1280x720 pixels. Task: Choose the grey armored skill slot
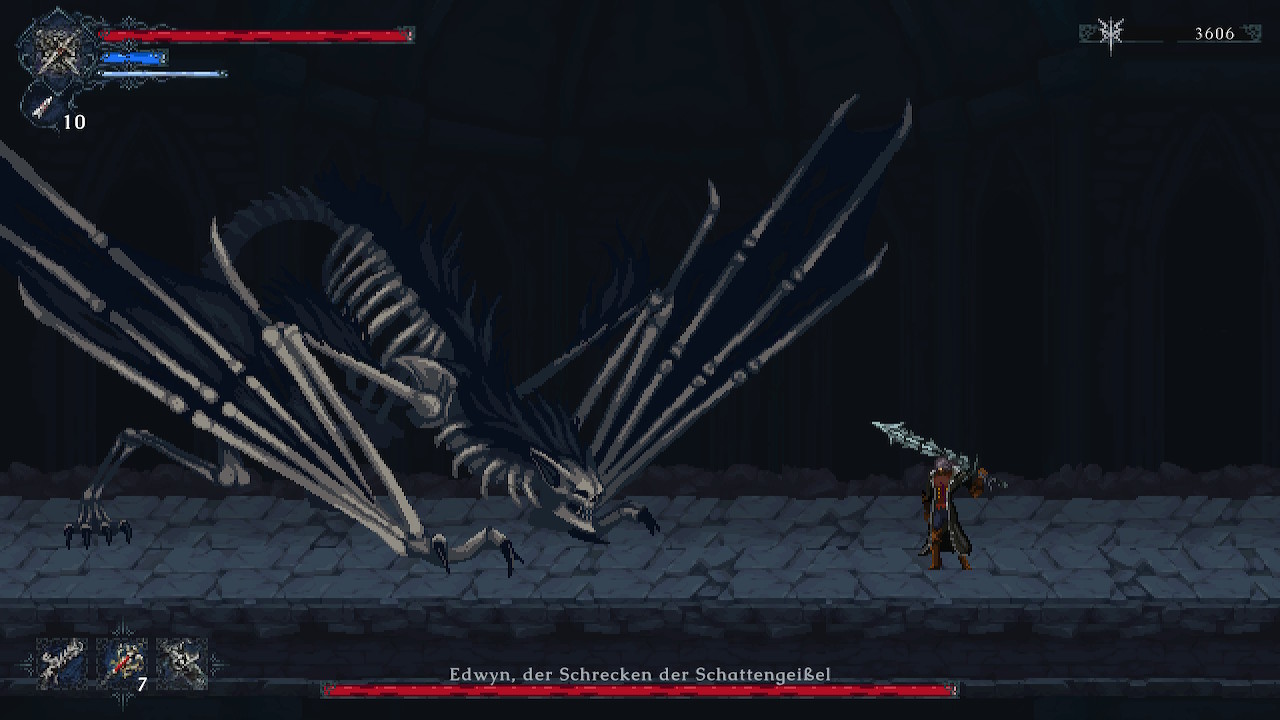tap(182, 663)
